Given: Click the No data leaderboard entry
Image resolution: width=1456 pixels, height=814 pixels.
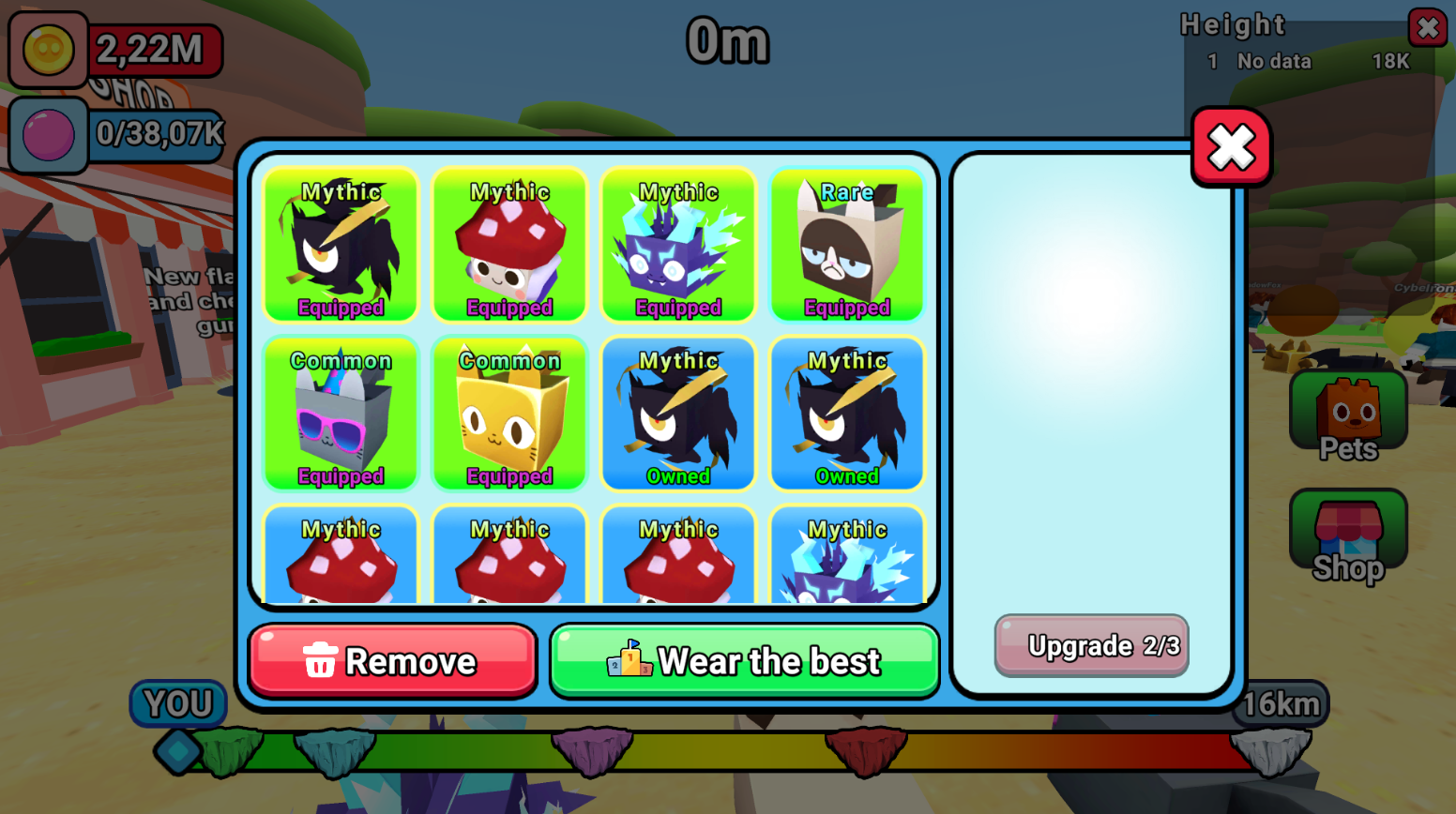Looking at the screenshot, I should [x=1273, y=61].
